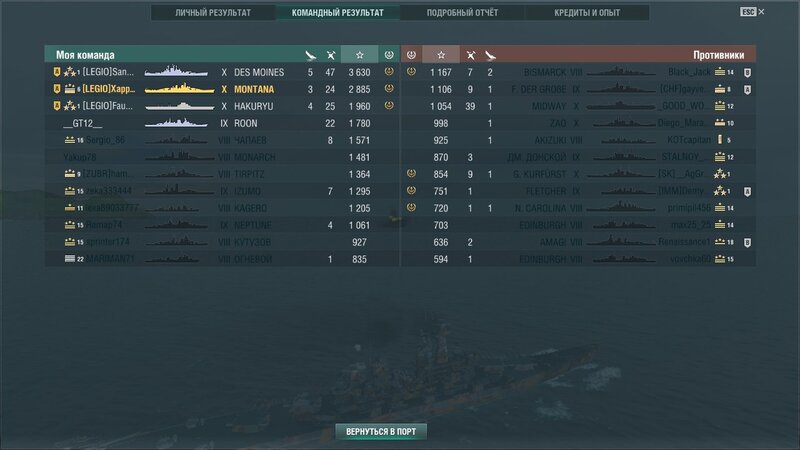The height and width of the screenshot is (450, 800).
Task: Choose the enemy Amagi player row
Action: (x=580, y=242)
